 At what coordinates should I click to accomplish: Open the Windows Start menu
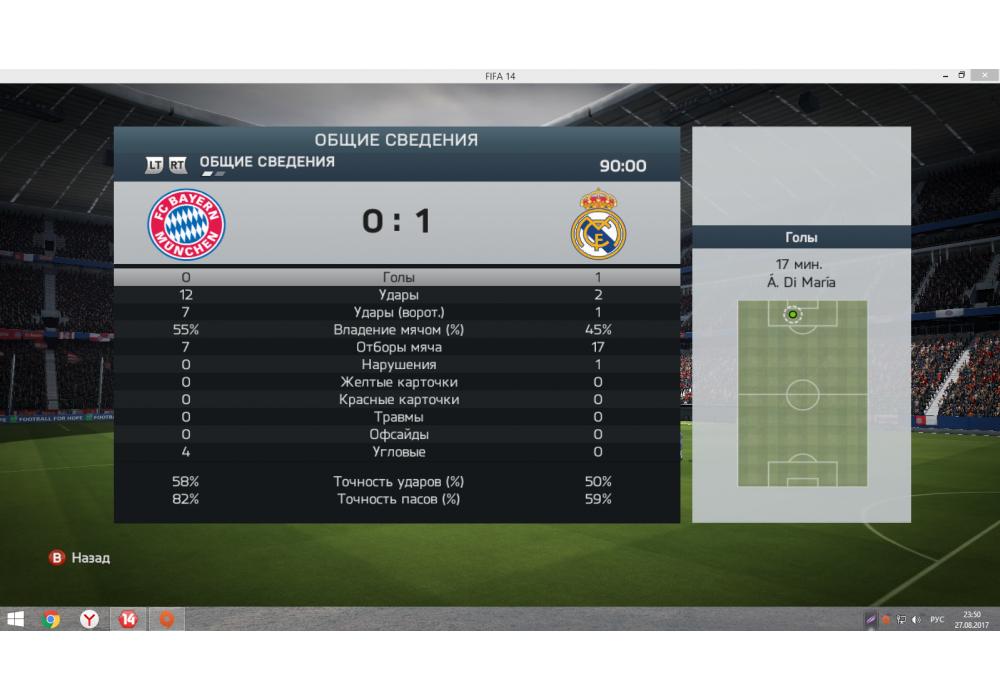coord(16,619)
